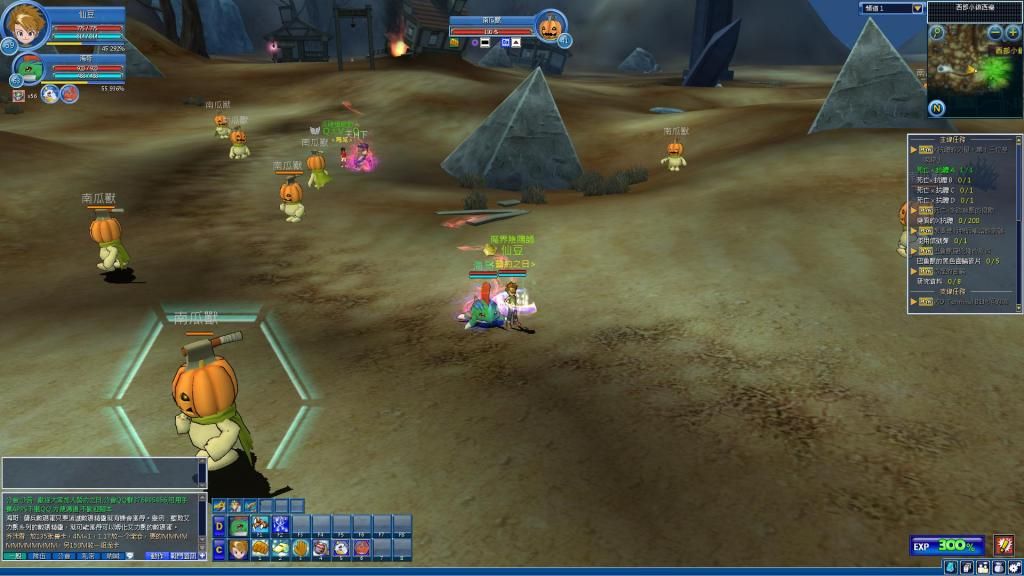Viewport: 1024px width, 576px height.
Task: Click the plus button beside chat tabs
Action: (202, 555)
